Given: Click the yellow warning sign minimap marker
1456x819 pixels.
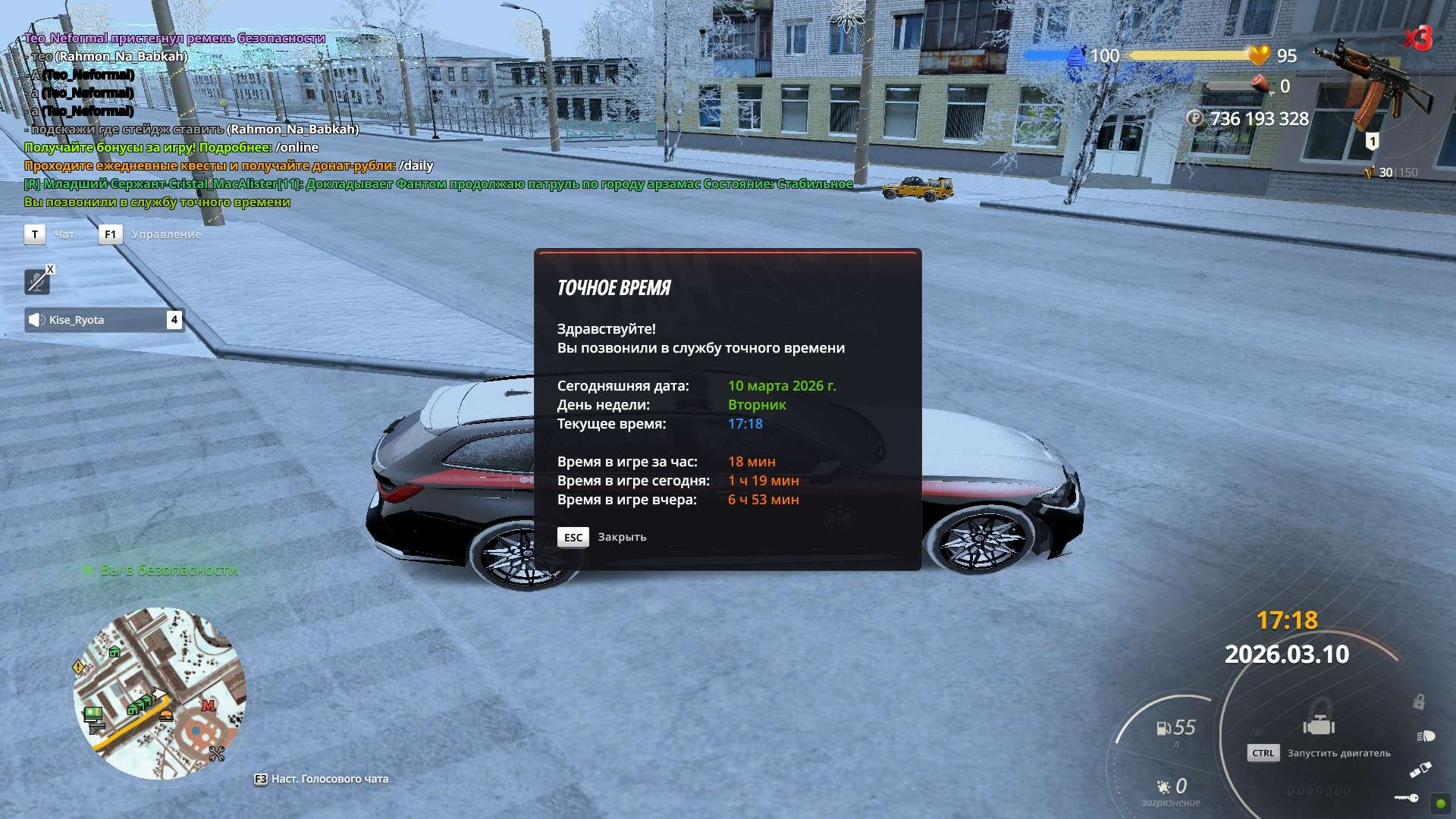Looking at the screenshot, I should [78, 667].
